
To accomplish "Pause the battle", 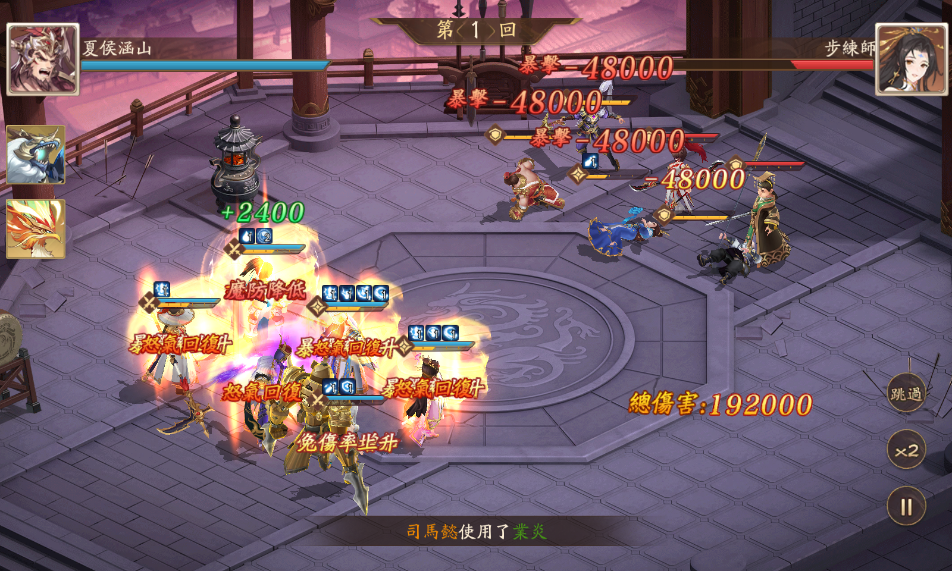I will point(906,506).
